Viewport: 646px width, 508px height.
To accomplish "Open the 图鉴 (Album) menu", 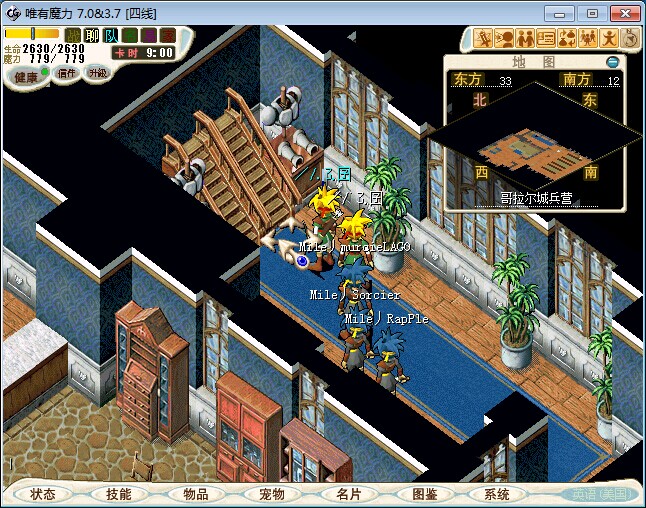I will pyautogui.click(x=423, y=494).
